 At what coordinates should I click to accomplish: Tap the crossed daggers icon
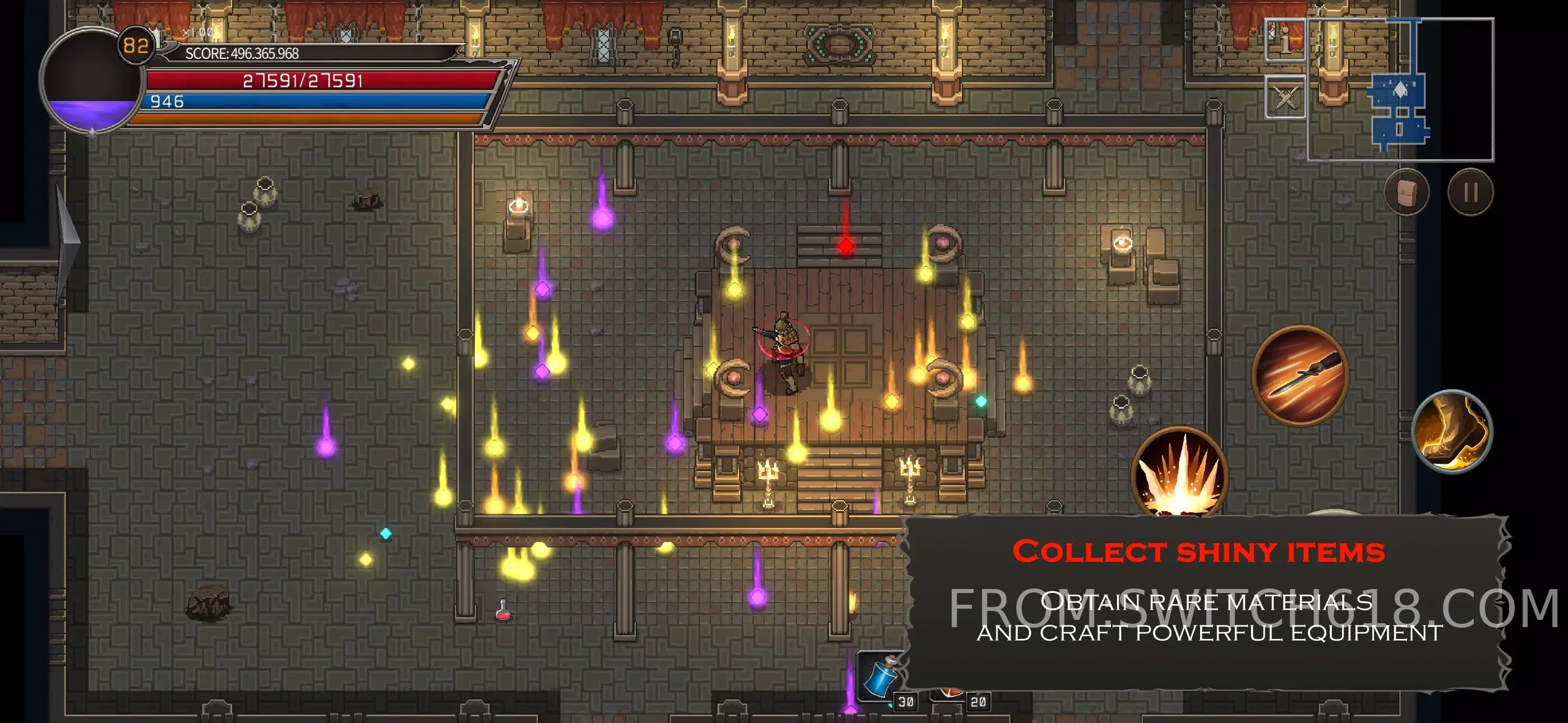[1285, 97]
